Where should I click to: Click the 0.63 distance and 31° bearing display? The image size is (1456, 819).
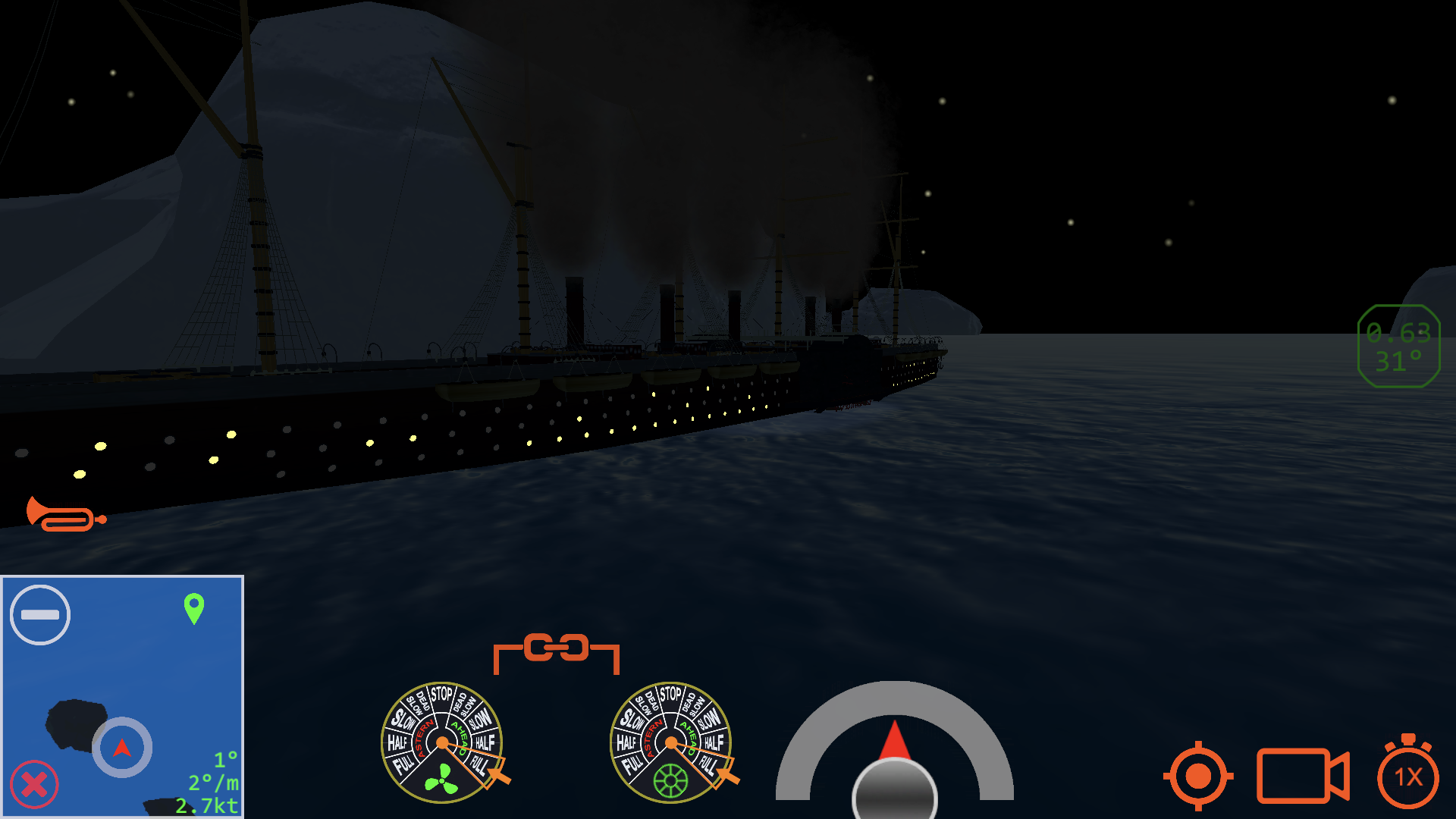point(1399,345)
